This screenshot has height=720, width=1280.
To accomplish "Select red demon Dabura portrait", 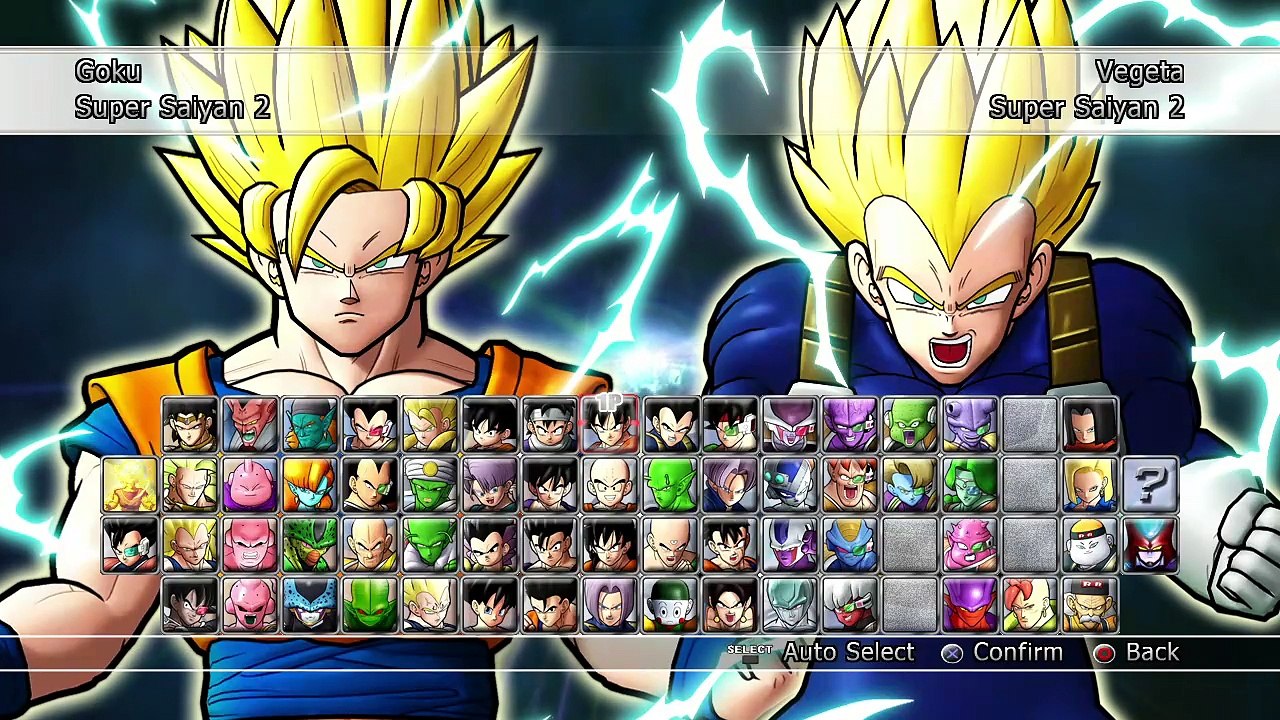I will 250,425.
